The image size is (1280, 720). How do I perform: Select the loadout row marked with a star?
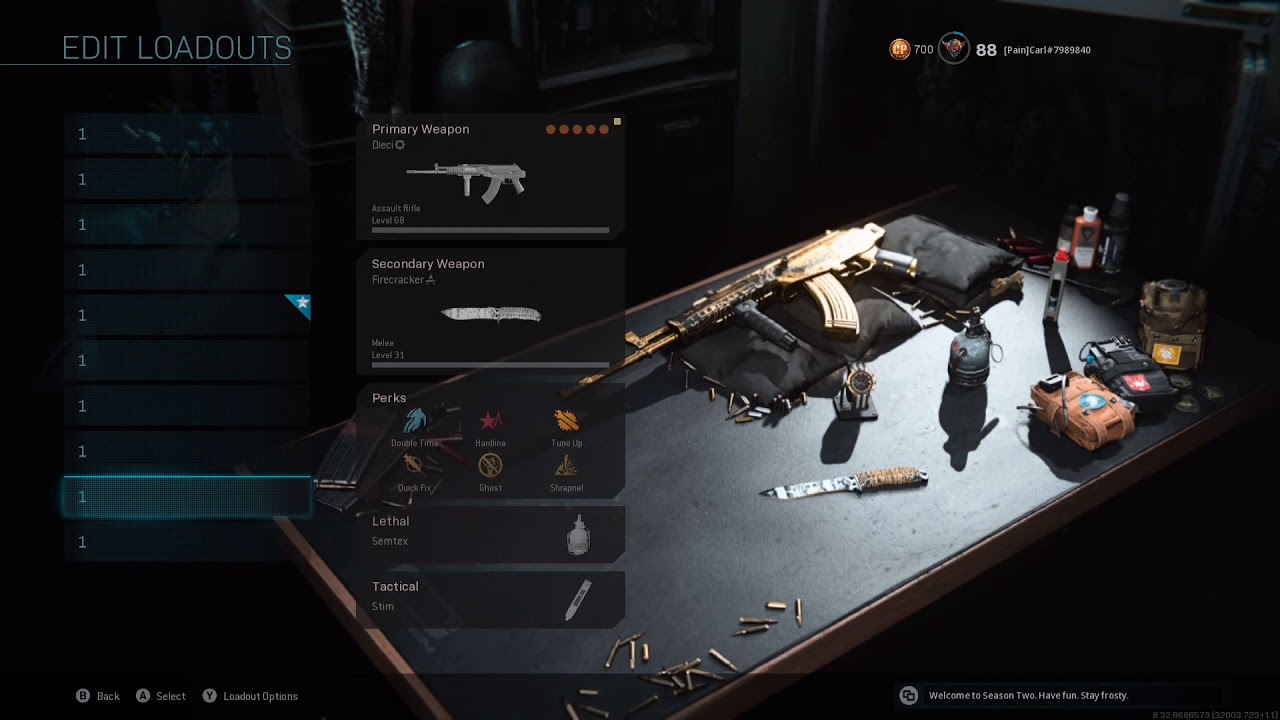pyautogui.click(x=187, y=315)
